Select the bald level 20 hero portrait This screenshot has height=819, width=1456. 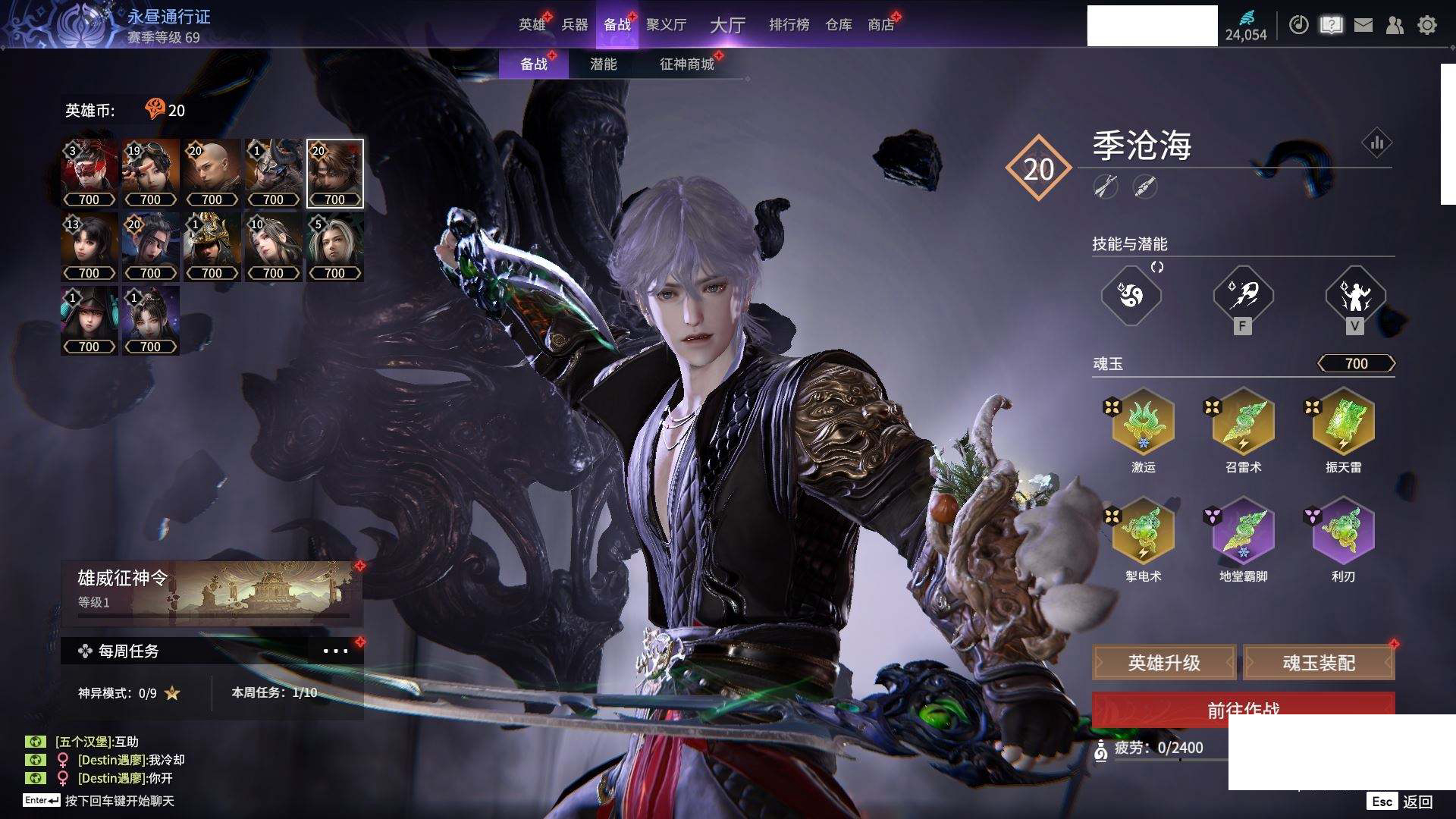pos(212,173)
